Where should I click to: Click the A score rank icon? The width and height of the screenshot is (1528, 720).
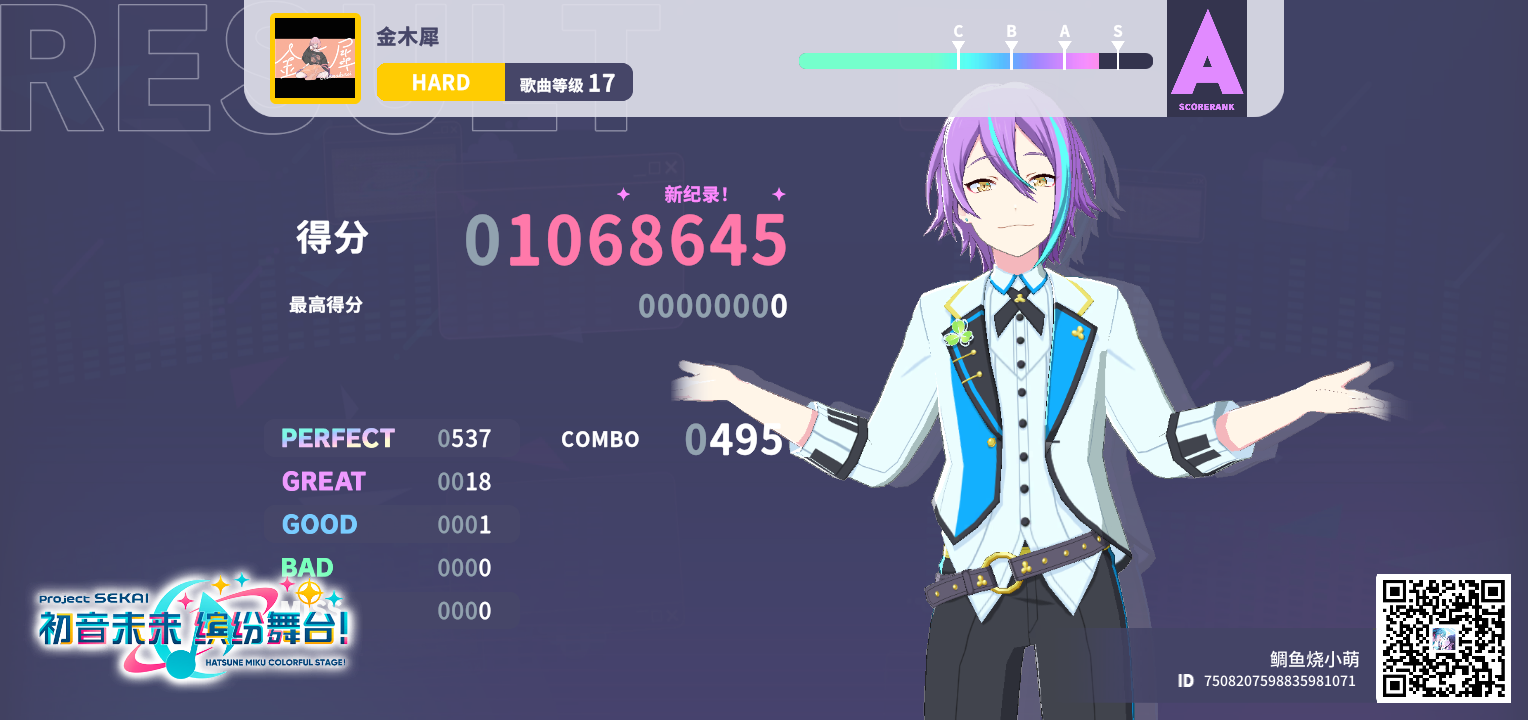(1206, 55)
